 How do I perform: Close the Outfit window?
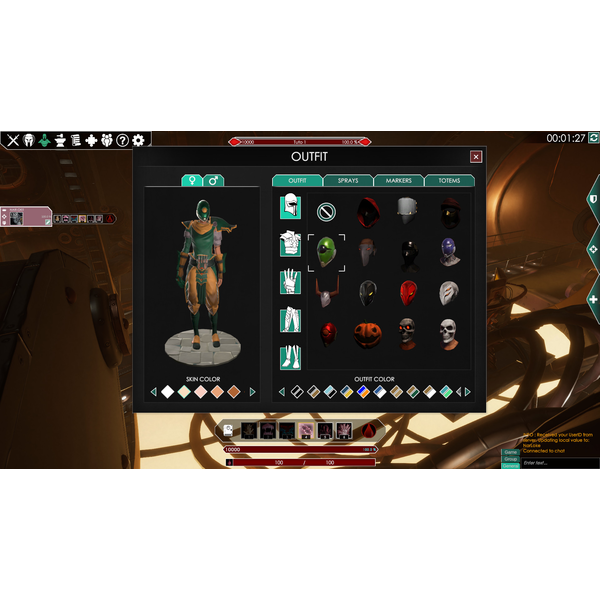click(x=476, y=157)
